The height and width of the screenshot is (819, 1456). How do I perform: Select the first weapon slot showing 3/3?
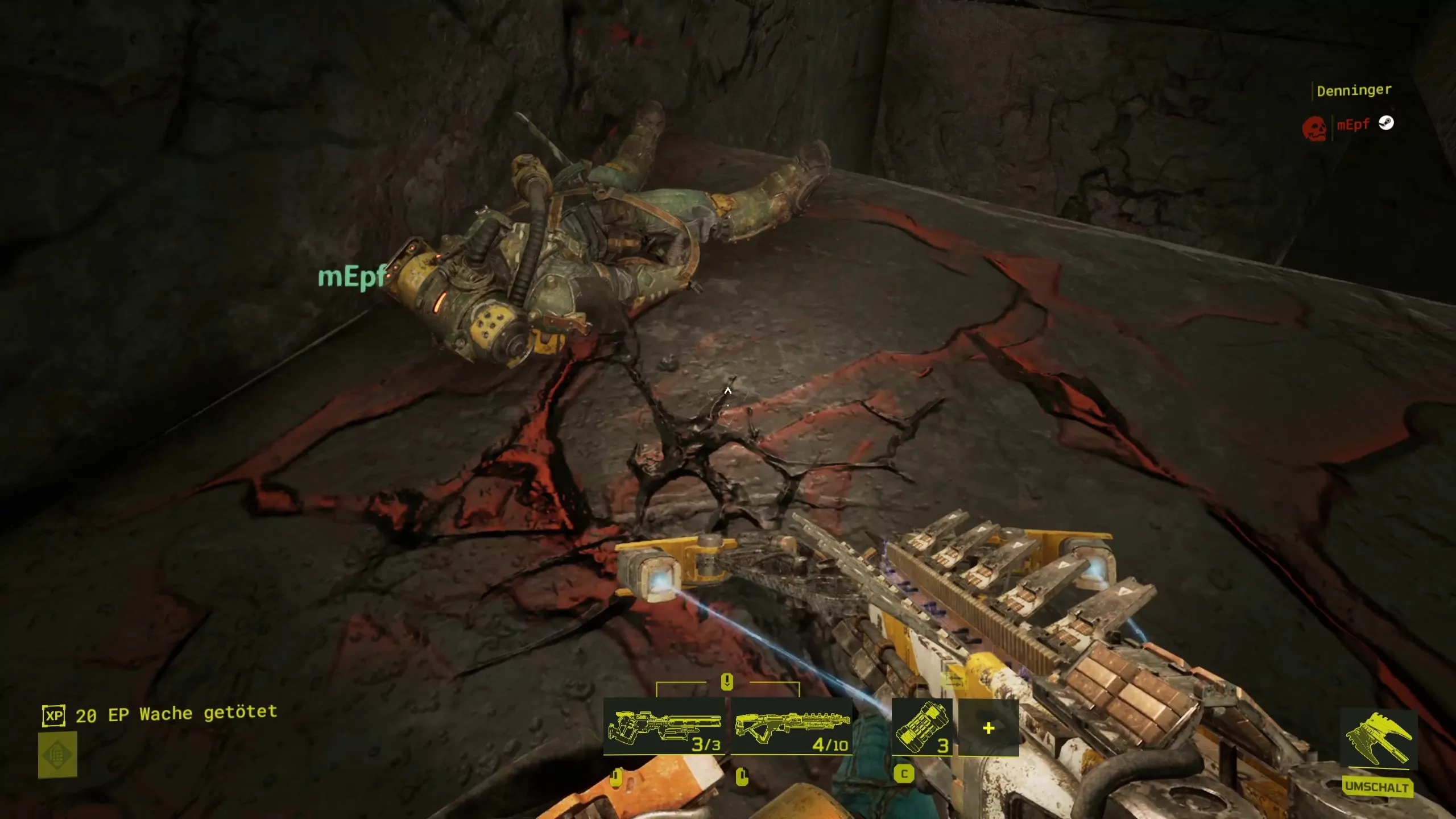[x=664, y=727]
